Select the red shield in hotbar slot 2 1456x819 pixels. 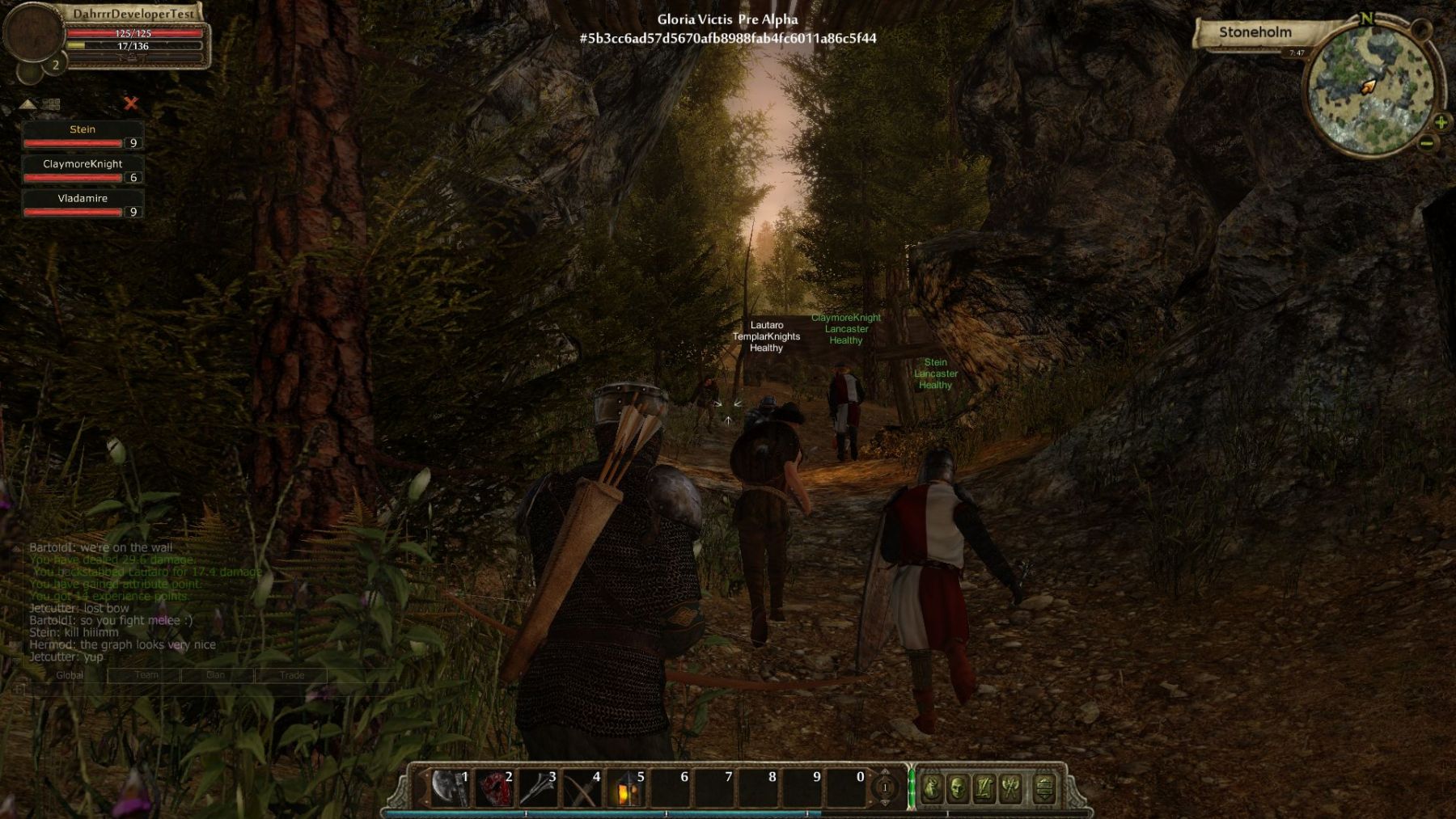tap(493, 788)
